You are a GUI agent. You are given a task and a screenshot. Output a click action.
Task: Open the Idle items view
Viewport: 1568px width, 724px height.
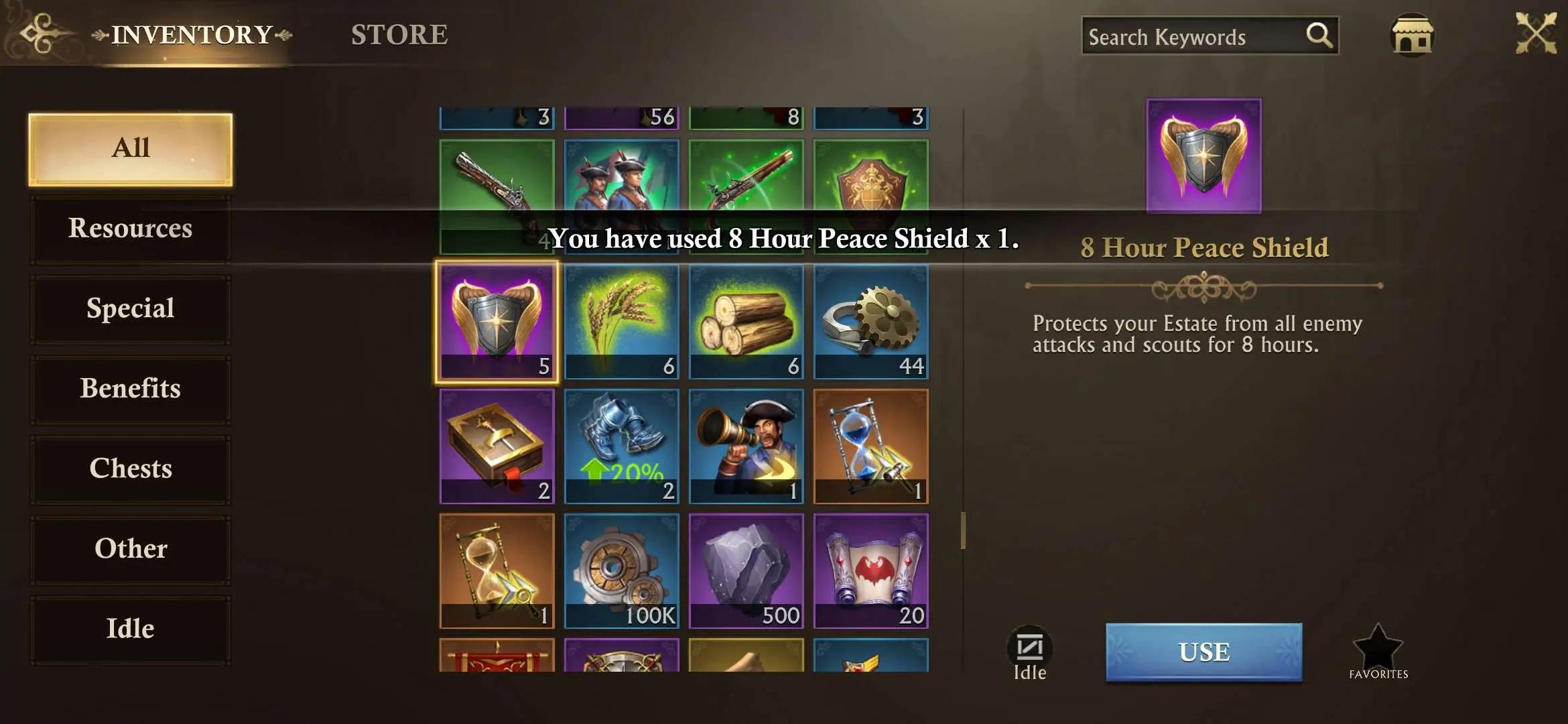click(x=130, y=628)
